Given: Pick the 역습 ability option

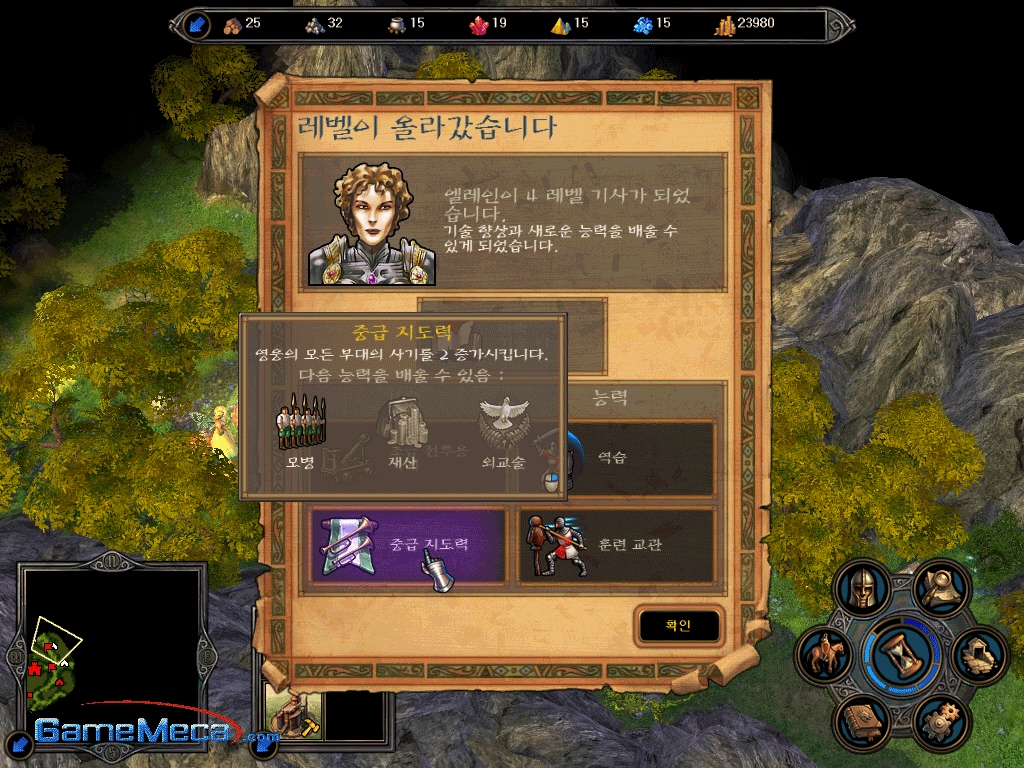Looking at the screenshot, I should point(640,459).
